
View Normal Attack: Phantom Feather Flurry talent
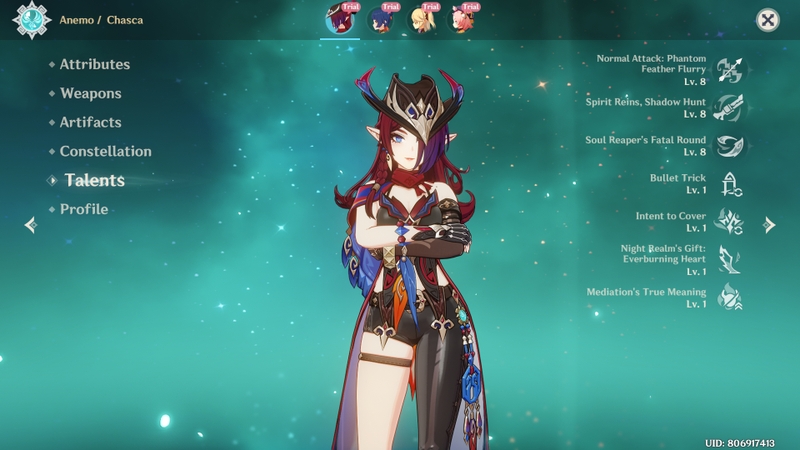pyautogui.click(x=730, y=70)
